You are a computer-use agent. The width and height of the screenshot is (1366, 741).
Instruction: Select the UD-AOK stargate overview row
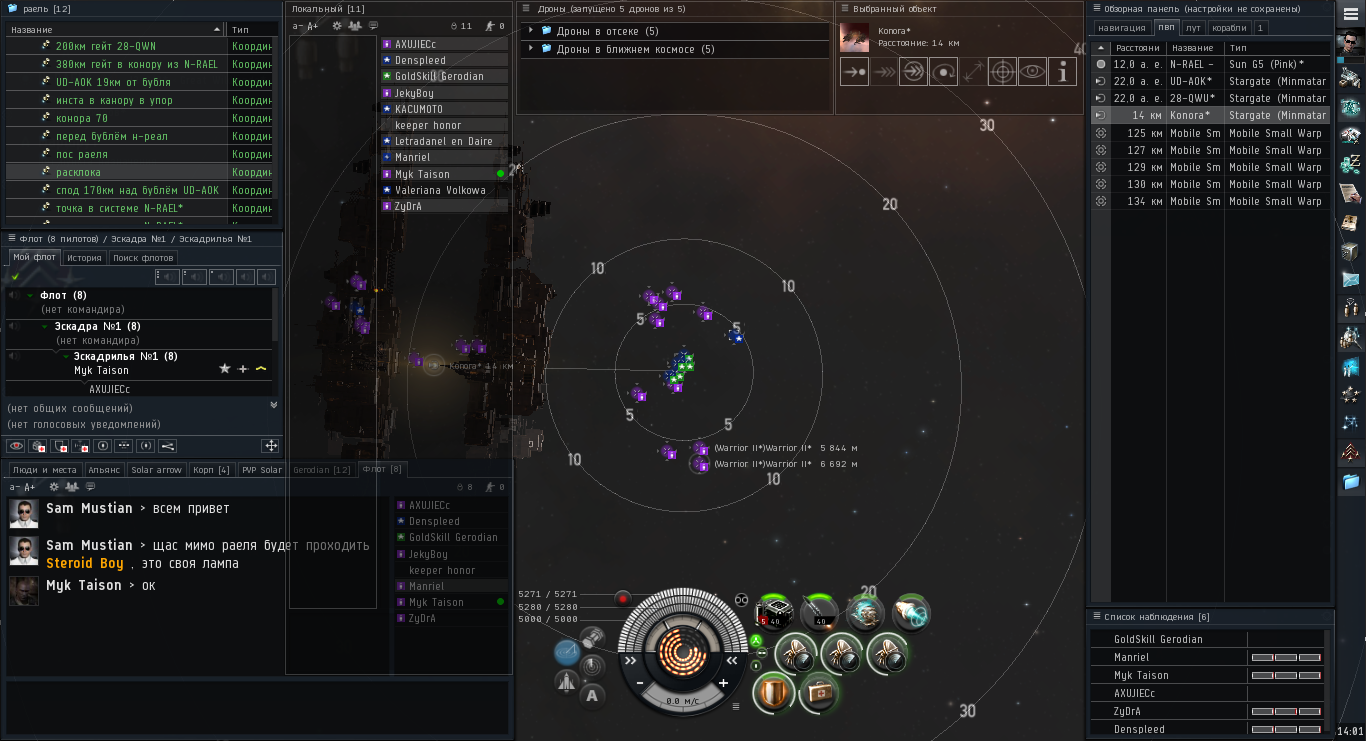pyautogui.click(x=1210, y=81)
